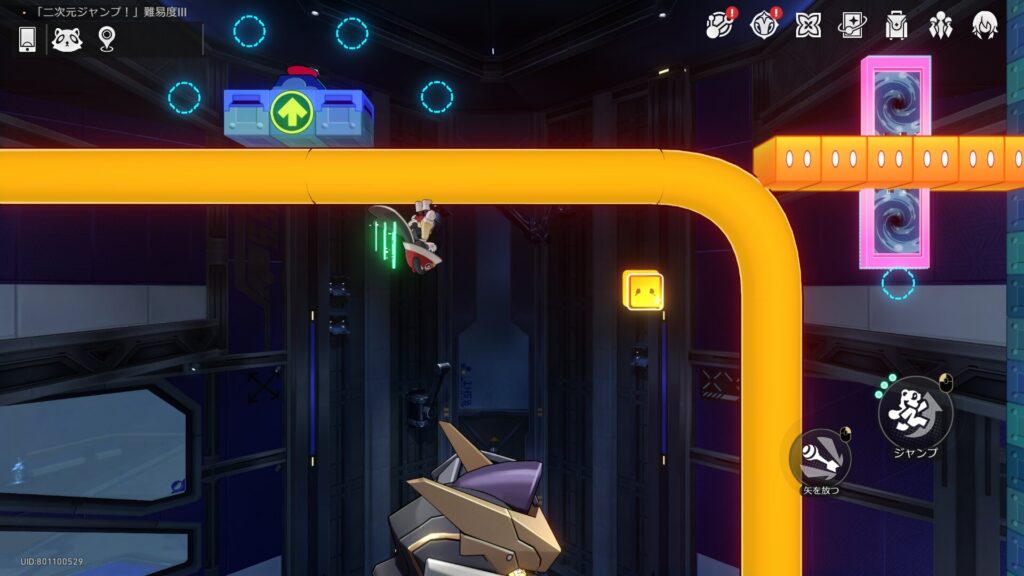
Task: Open the star card warp icon
Action: pos(852,25)
